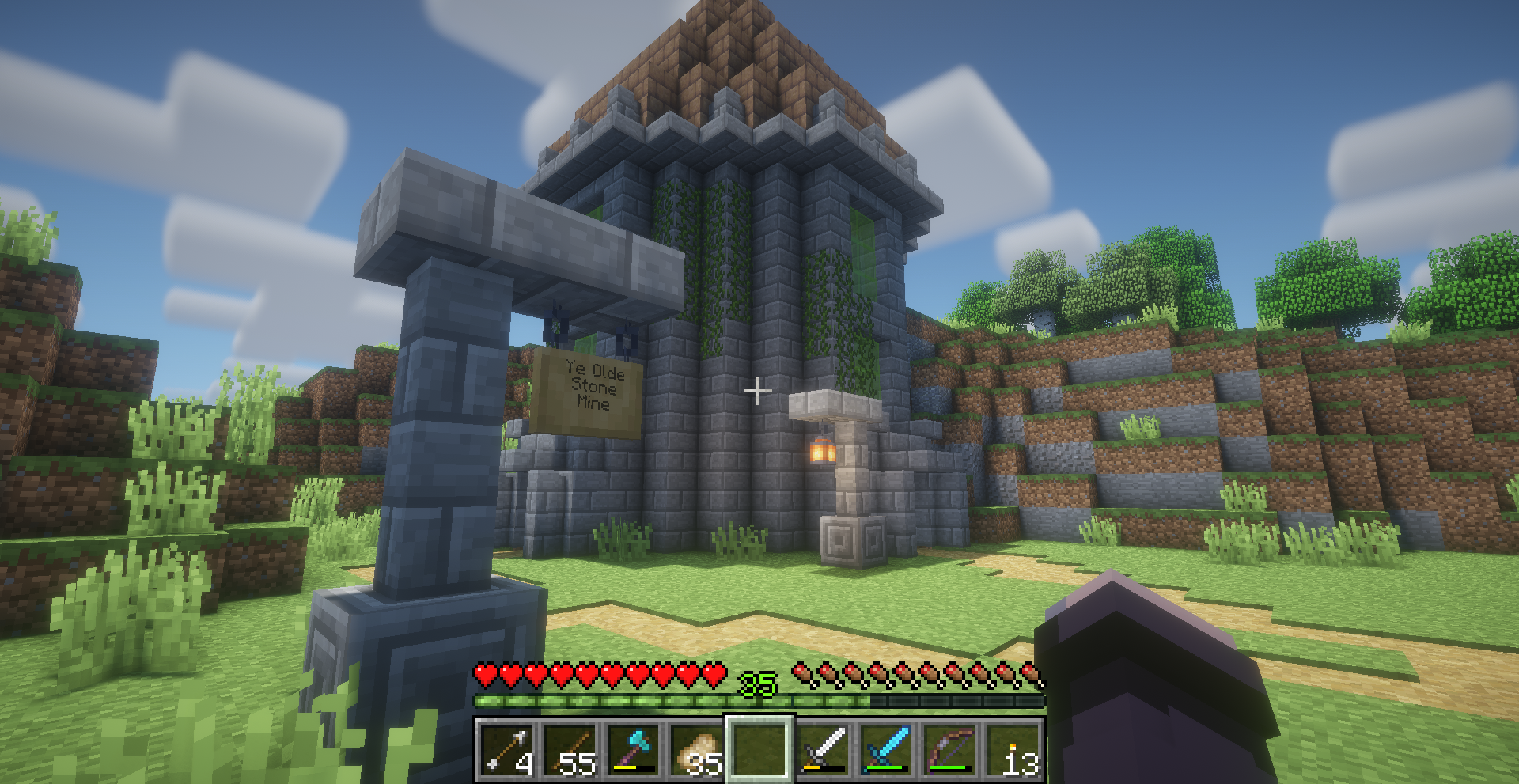Click the highlighted empty hotbar slot
The image size is (1519, 784).
tap(759, 748)
